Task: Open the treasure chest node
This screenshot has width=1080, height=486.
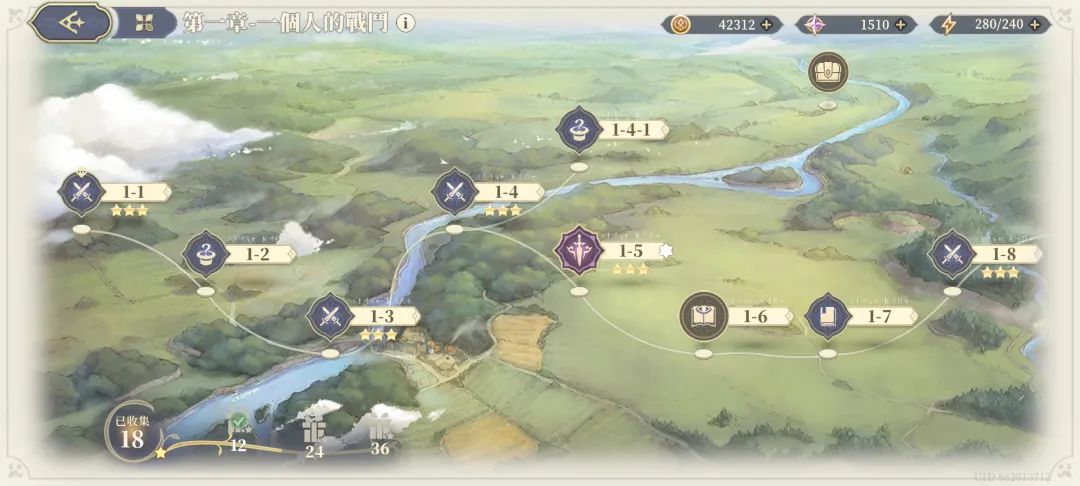Action: click(828, 72)
